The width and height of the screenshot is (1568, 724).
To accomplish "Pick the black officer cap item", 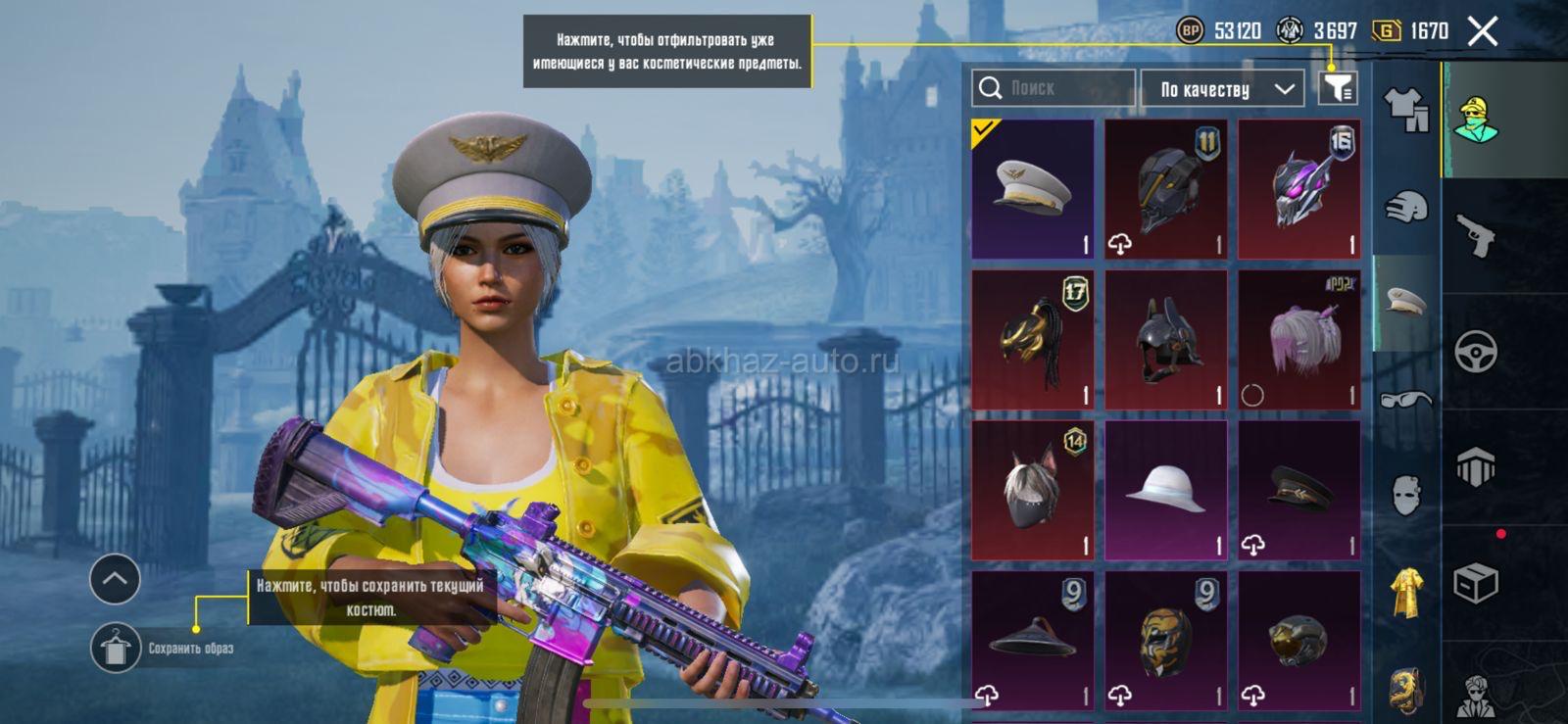I will pyautogui.click(x=1298, y=491).
